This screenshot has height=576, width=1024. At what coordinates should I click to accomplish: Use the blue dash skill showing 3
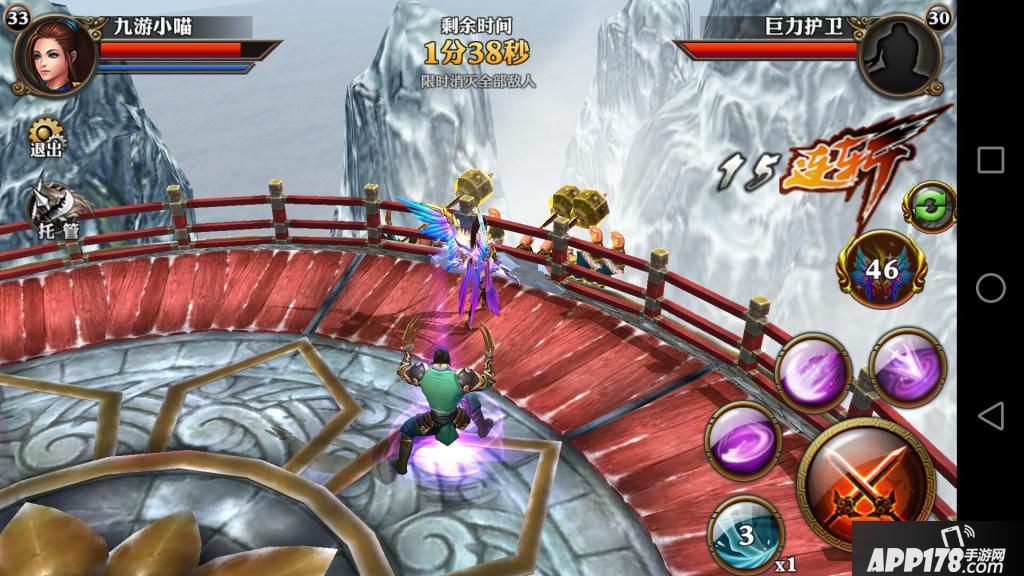pyautogui.click(x=745, y=534)
